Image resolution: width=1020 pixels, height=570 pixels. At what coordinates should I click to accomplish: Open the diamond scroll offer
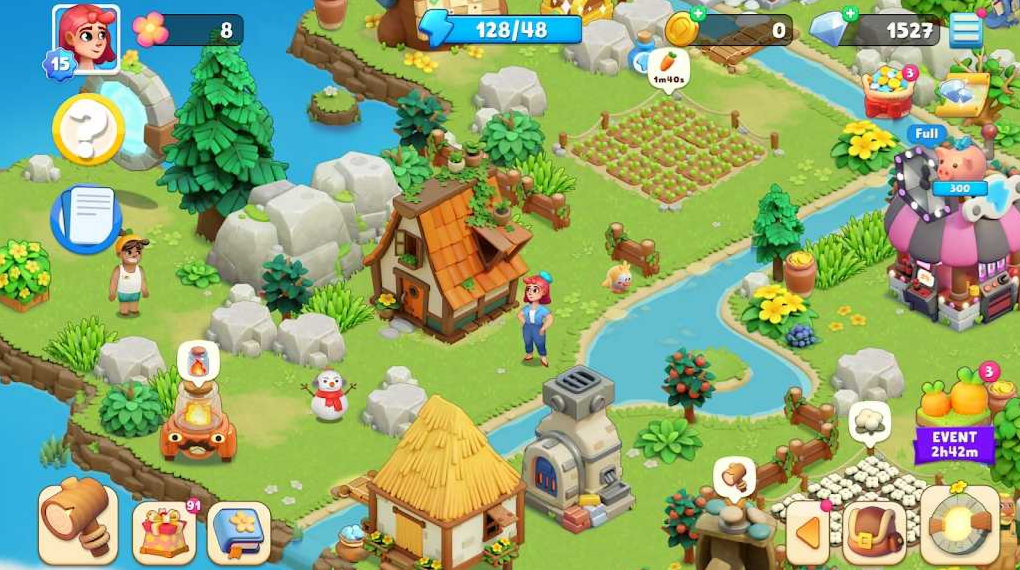coord(961,95)
